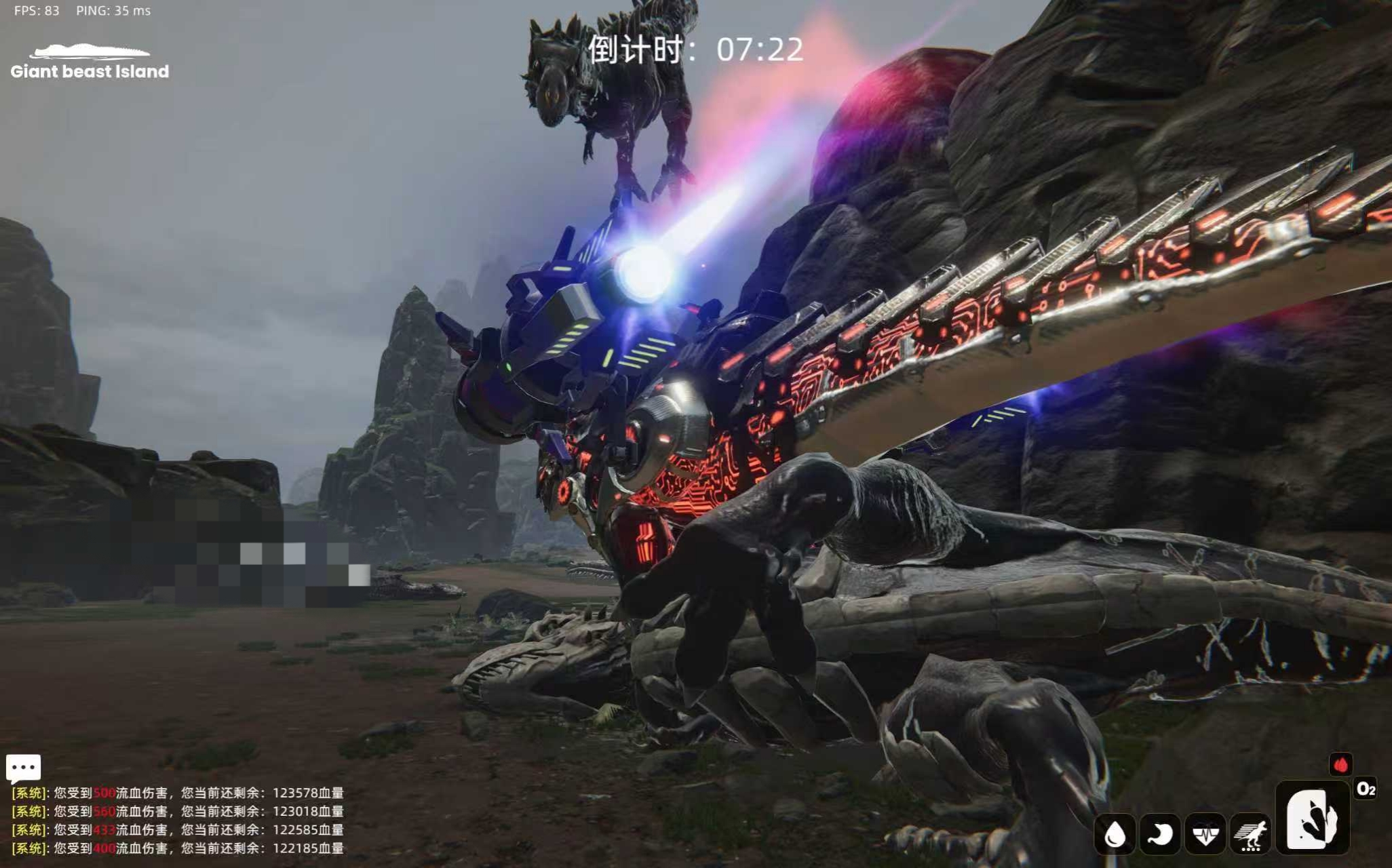Open the system chat message log

click(178, 821)
